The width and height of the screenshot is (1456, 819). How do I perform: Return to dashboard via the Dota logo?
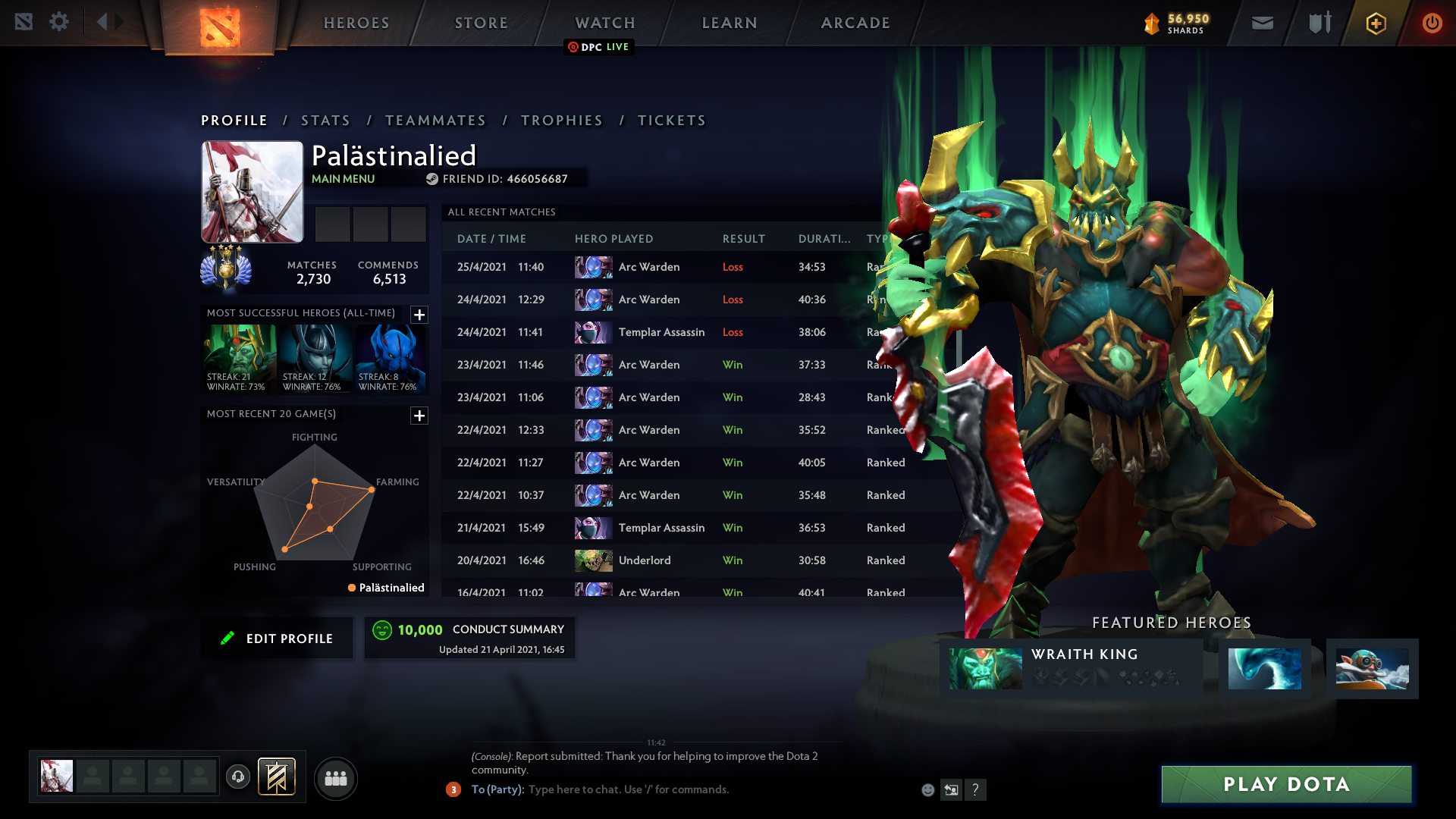(220, 27)
